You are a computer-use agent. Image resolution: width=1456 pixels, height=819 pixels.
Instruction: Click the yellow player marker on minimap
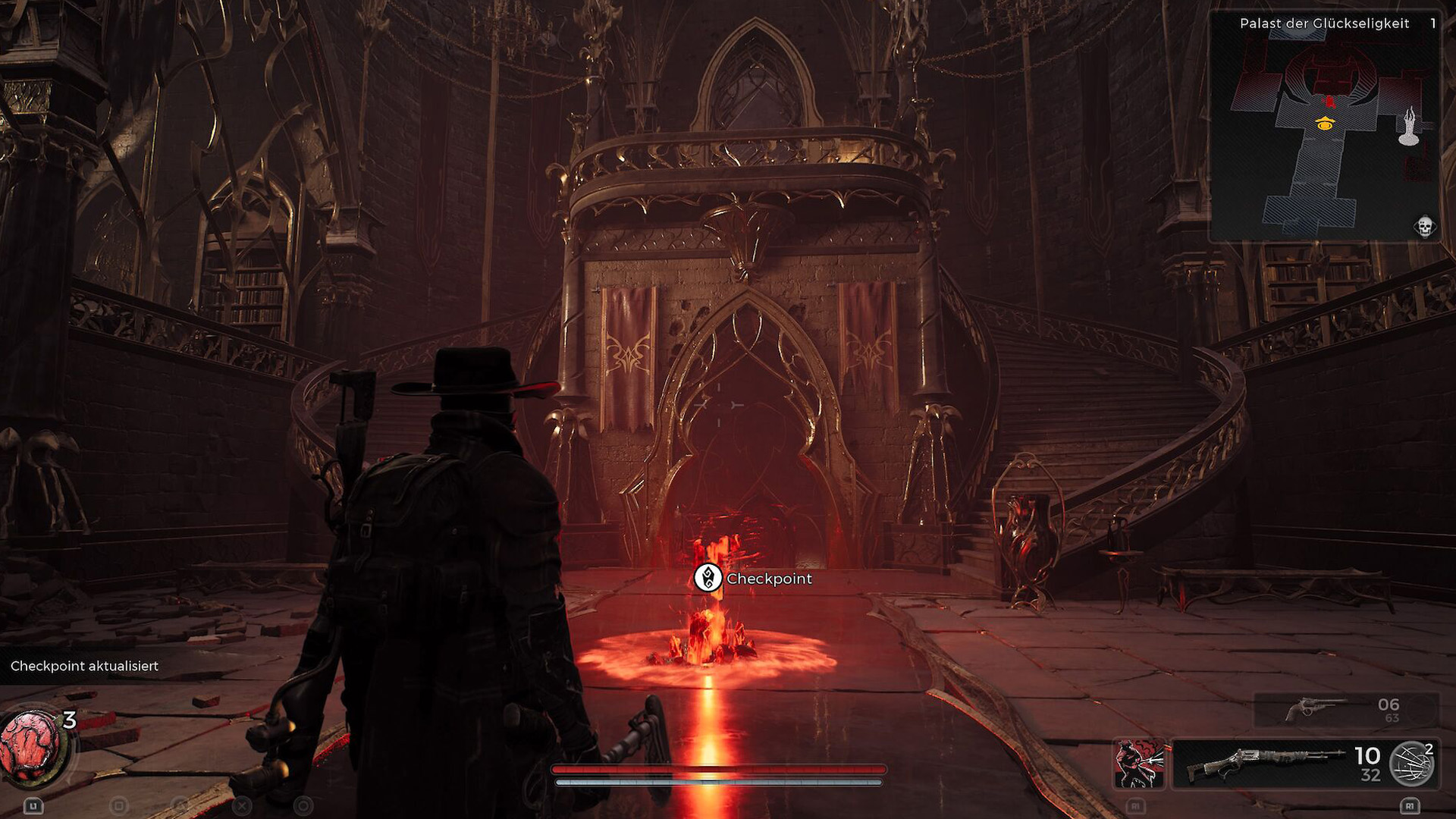[1325, 124]
